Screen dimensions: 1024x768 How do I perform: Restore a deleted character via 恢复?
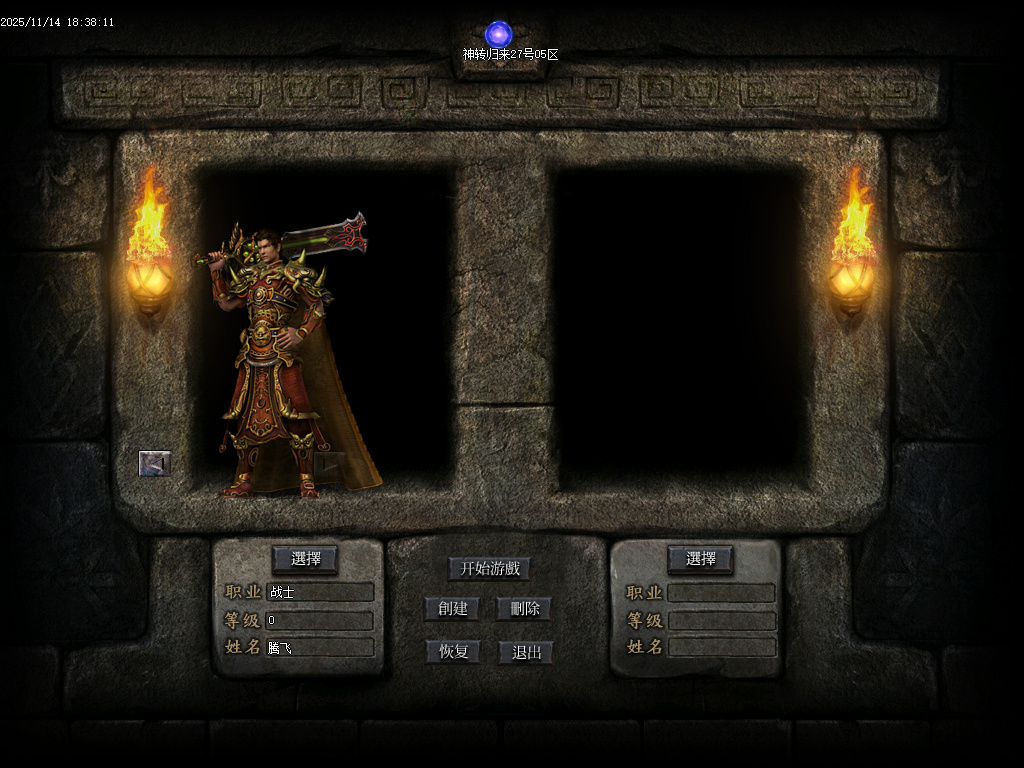click(x=453, y=652)
